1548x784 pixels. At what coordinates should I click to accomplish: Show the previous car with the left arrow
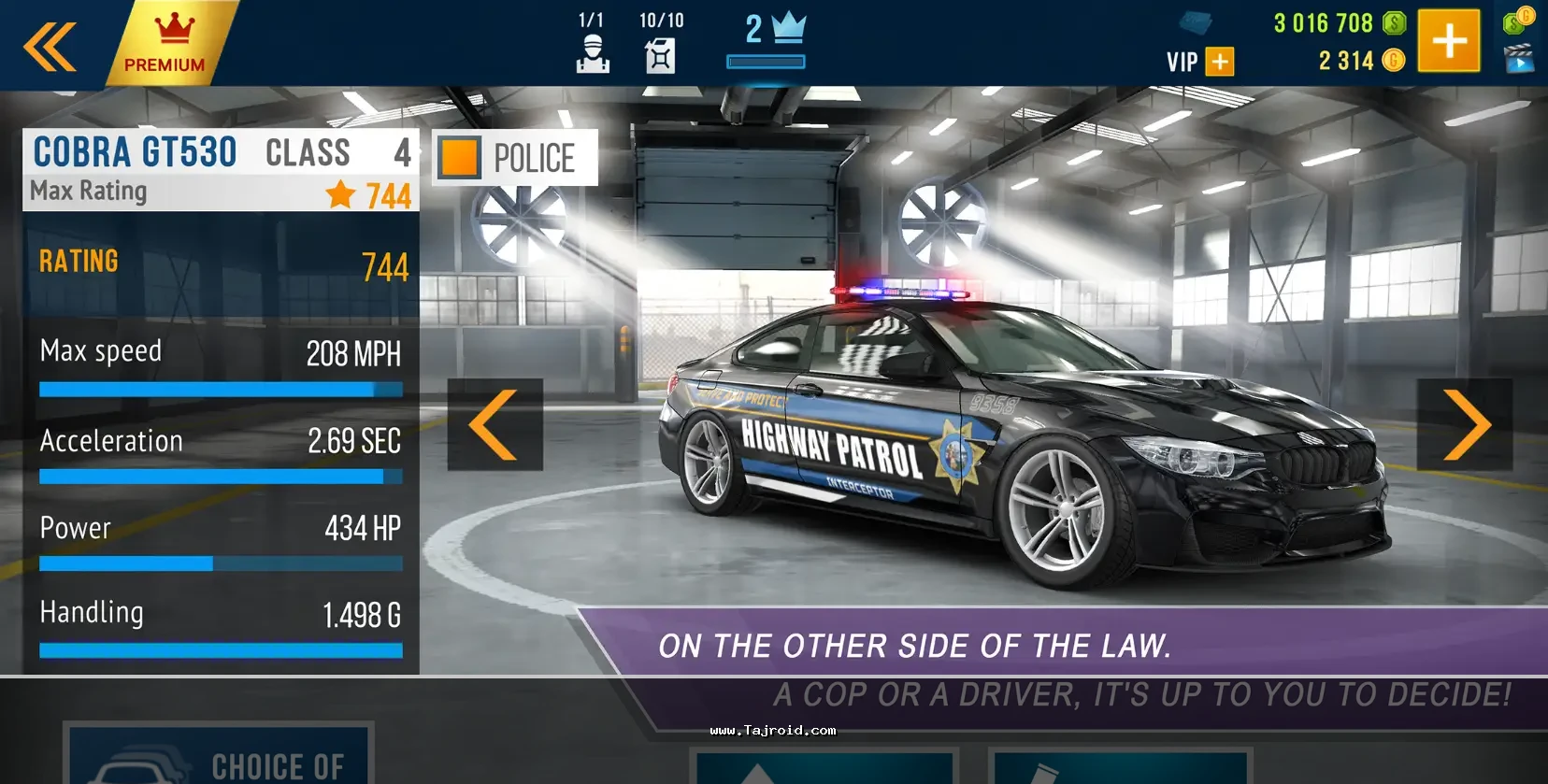[x=494, y=424]
